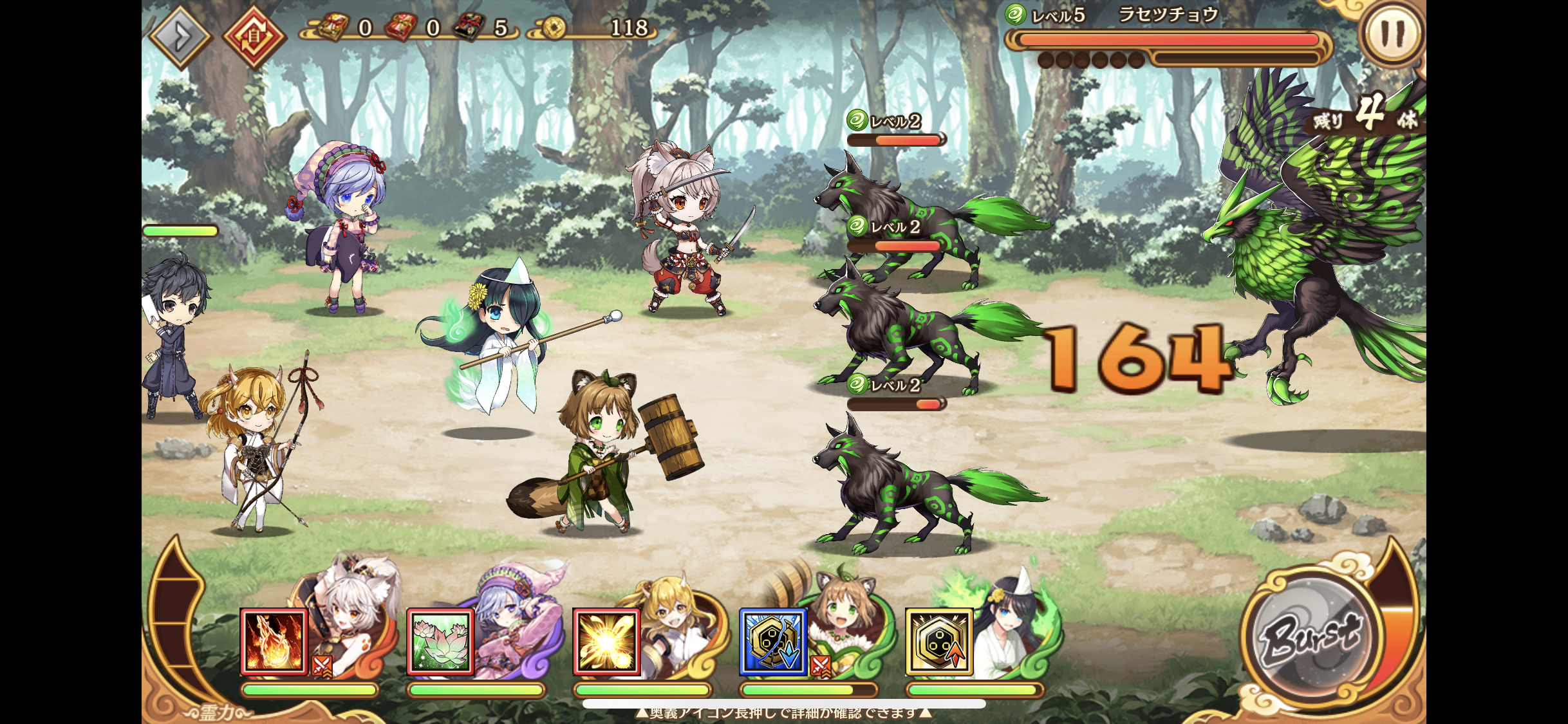1568x724 pixels.
Task: Use the fire skill of the wolf-eared swordswoman
Action: coord(274,642)
